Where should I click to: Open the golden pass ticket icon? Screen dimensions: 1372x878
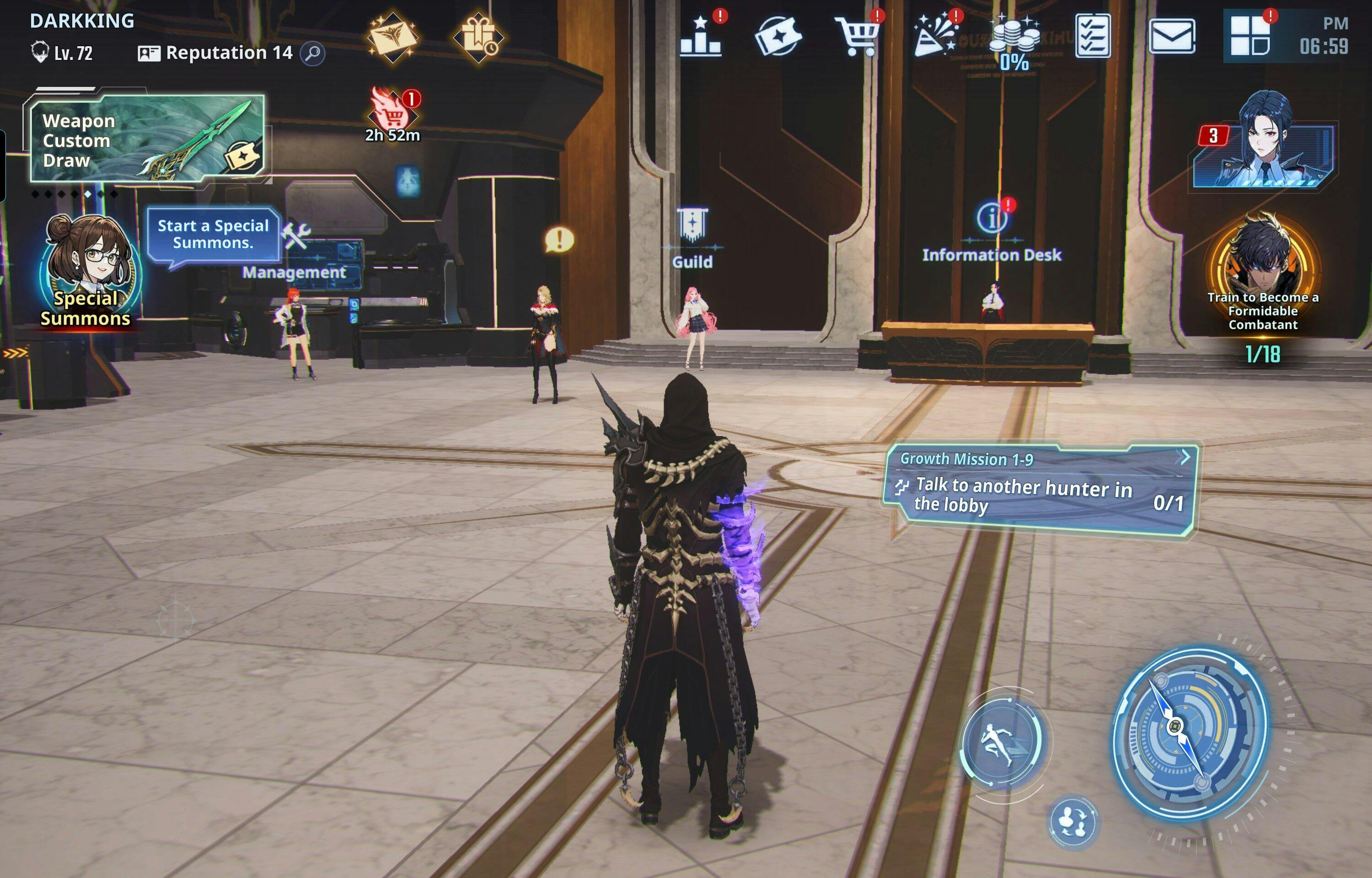tap(393, 37)
